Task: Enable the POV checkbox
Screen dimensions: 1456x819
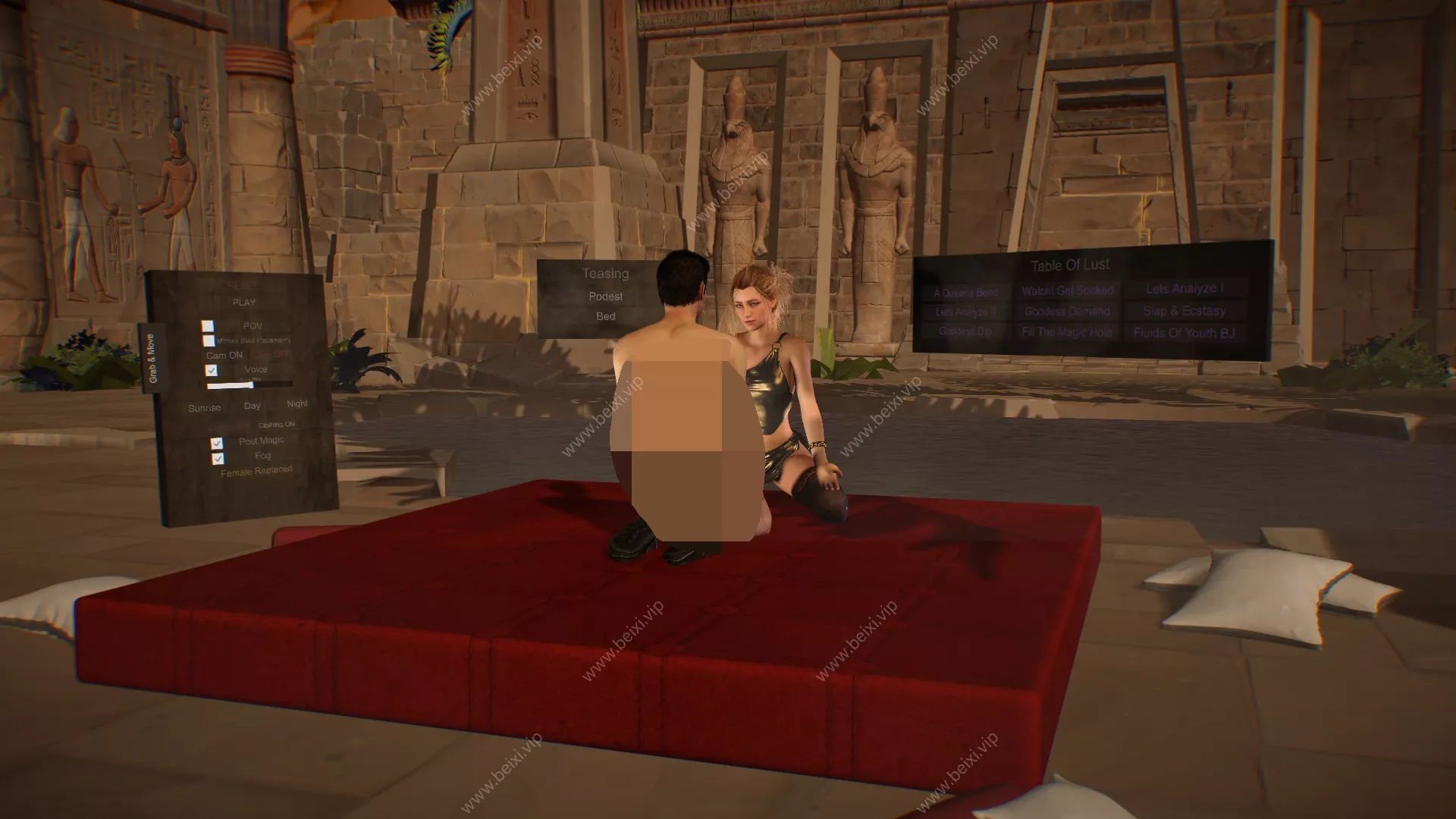Action: click(206, 326)
